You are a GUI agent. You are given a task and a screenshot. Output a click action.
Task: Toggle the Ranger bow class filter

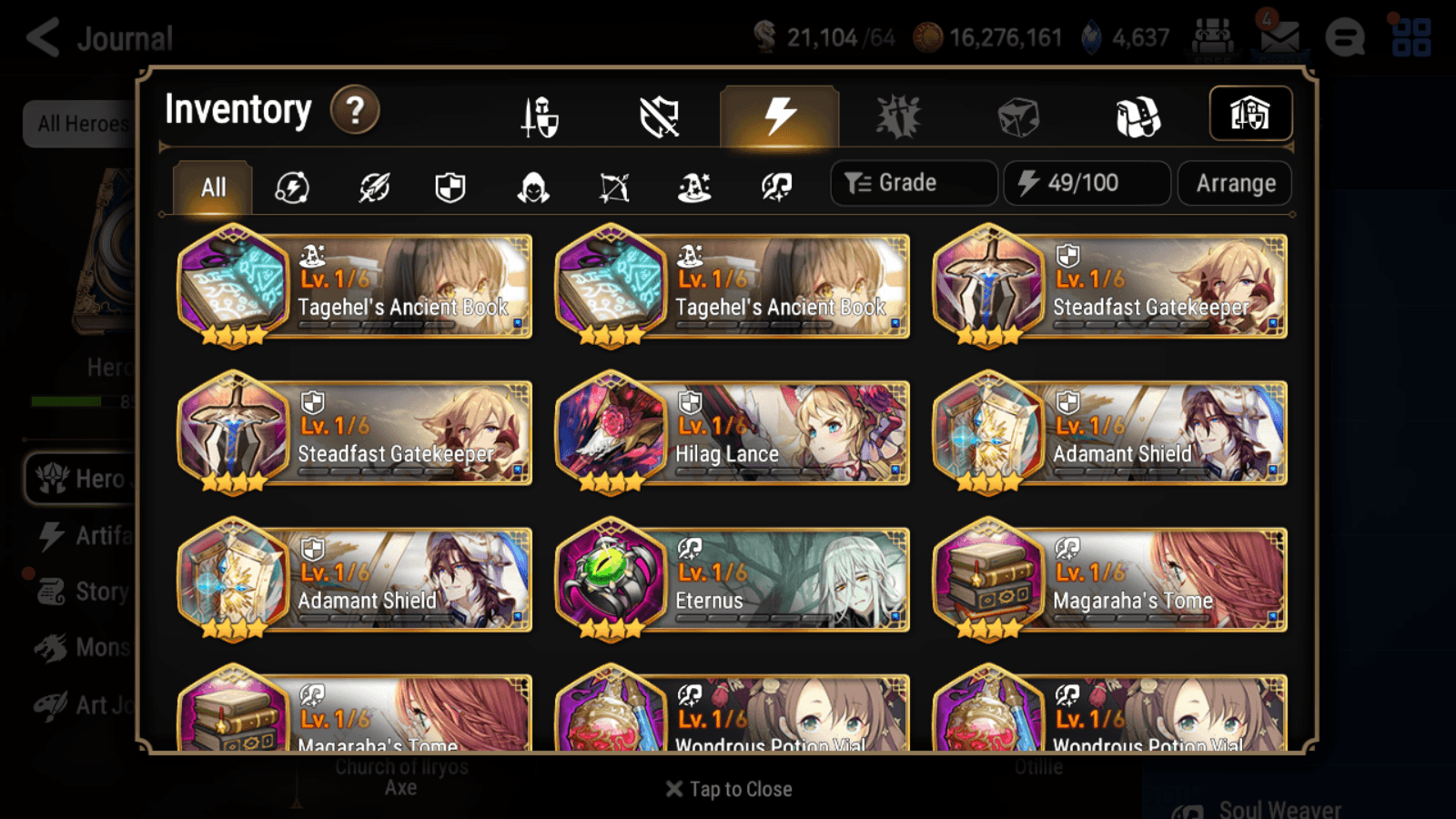(614, 187)
